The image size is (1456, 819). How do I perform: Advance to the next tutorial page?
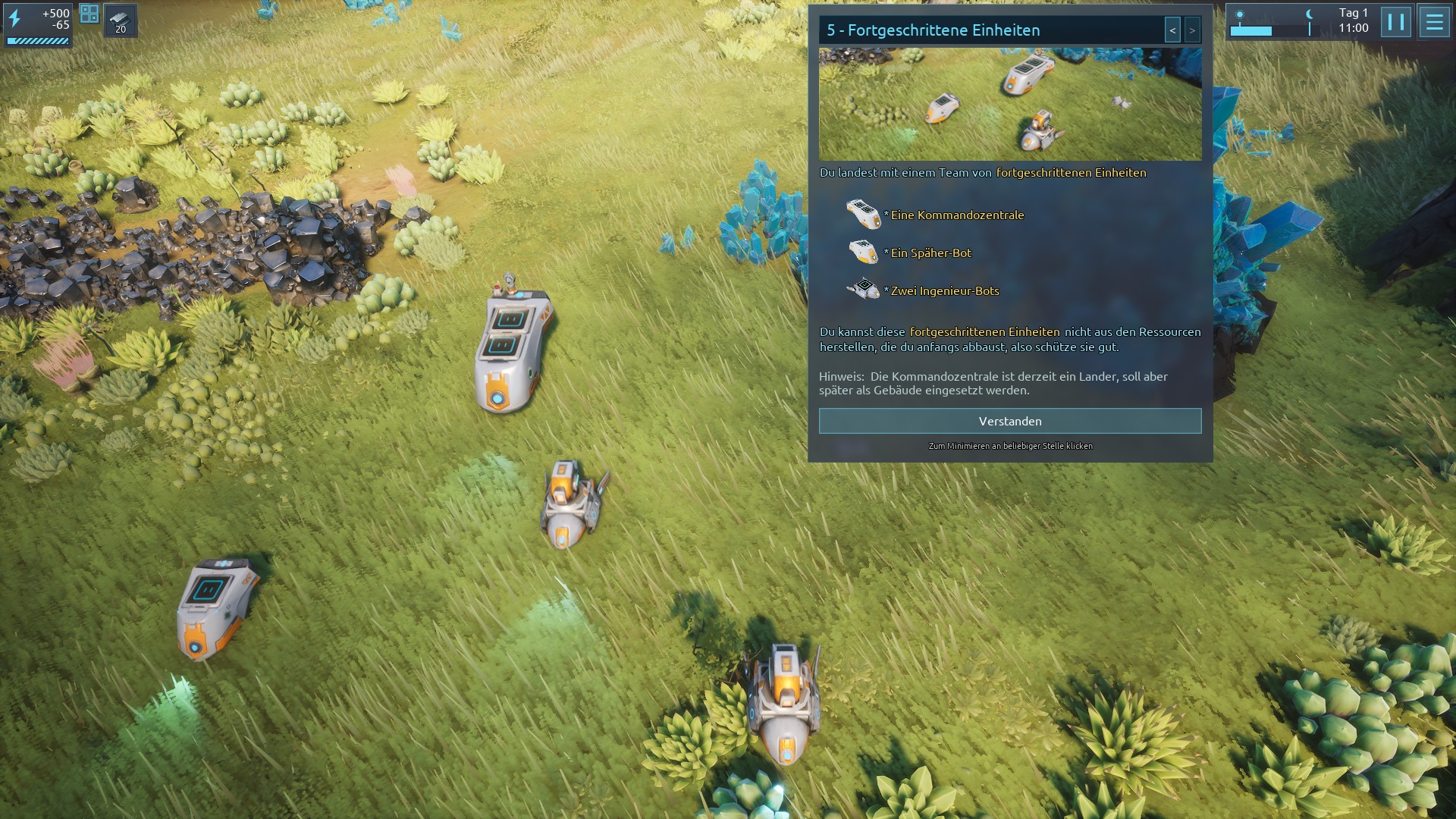click(x=1192, y=30)
